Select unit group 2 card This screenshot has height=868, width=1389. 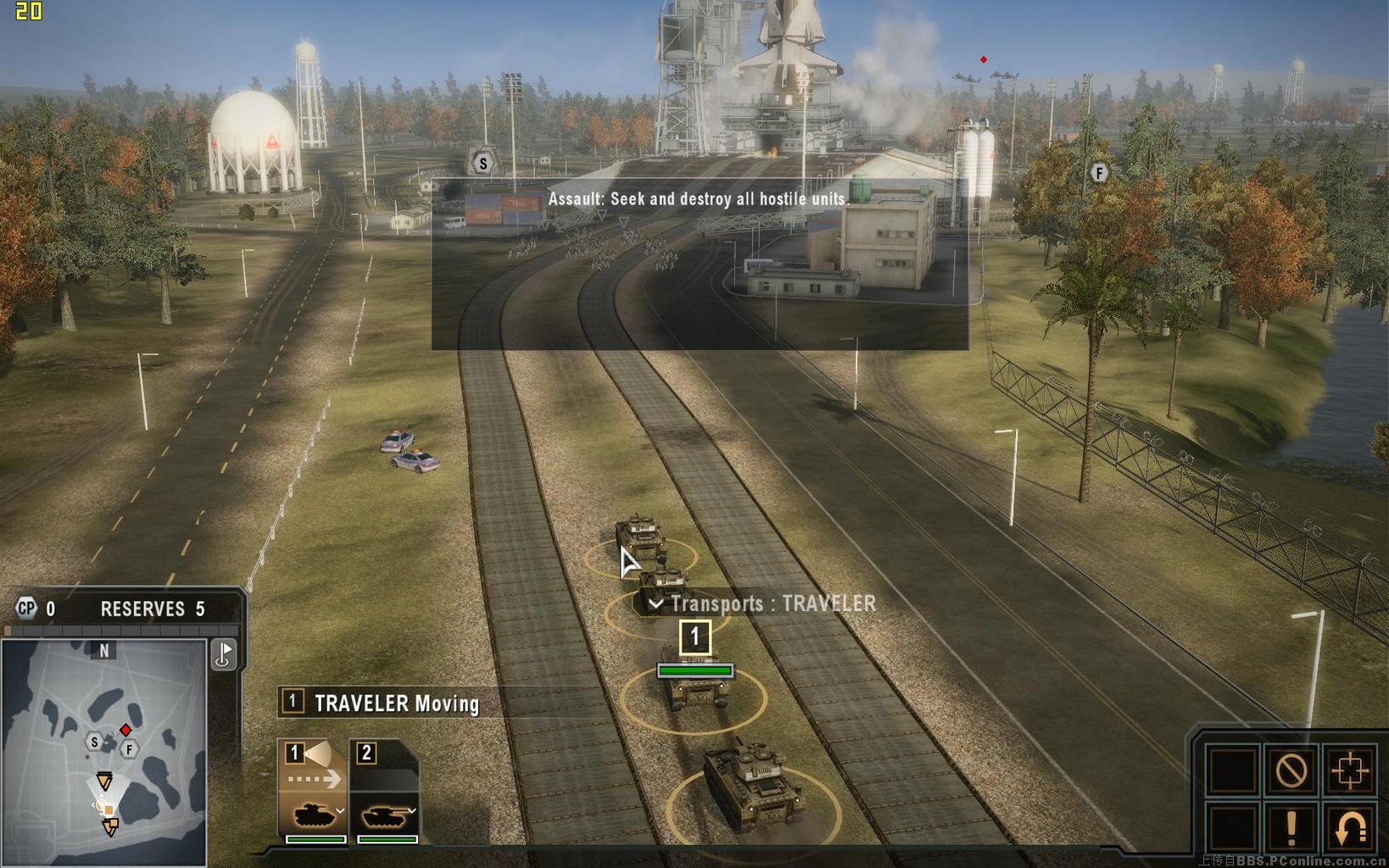tap(384, 792)
